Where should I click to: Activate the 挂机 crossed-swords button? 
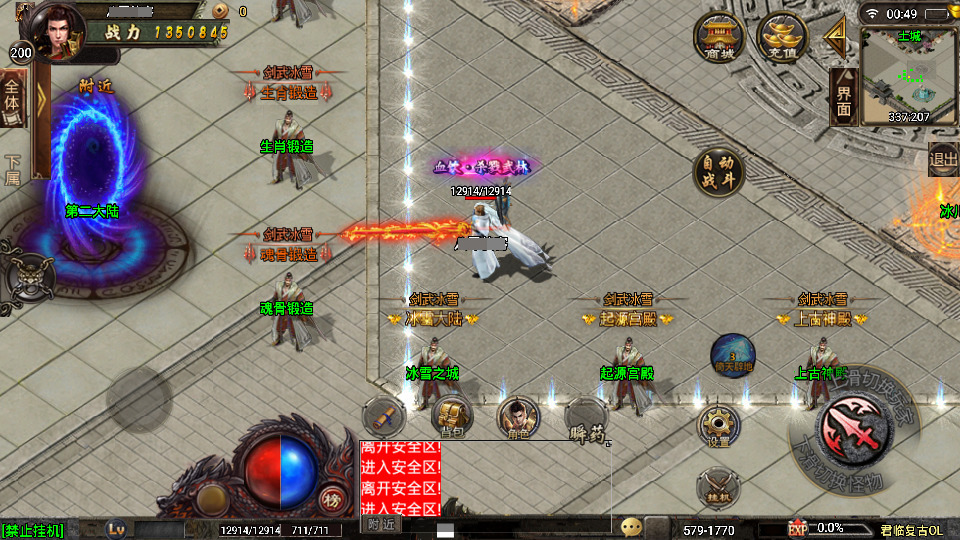[x=718, y=488]
